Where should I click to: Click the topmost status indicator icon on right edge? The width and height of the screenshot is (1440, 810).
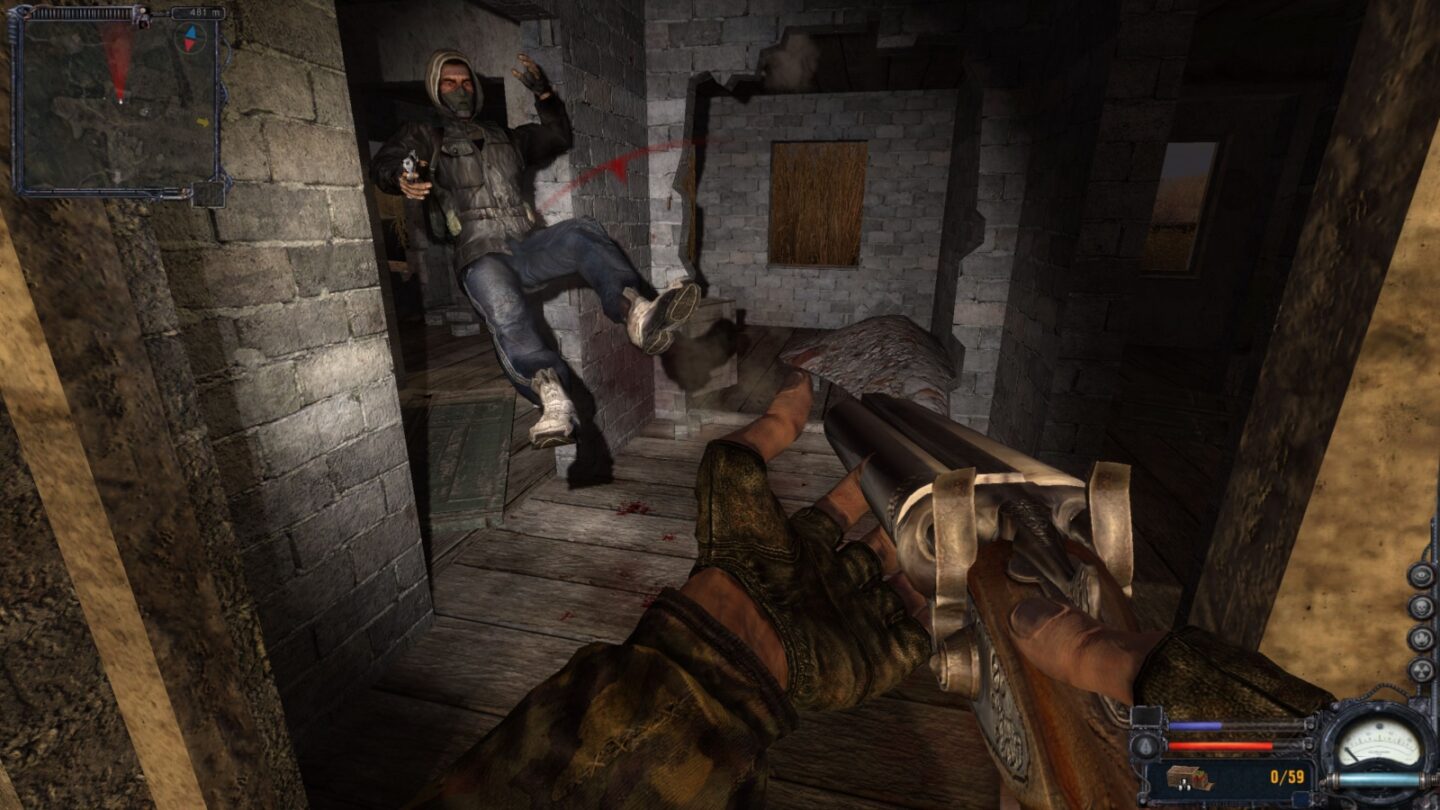tap(1420, 575)
